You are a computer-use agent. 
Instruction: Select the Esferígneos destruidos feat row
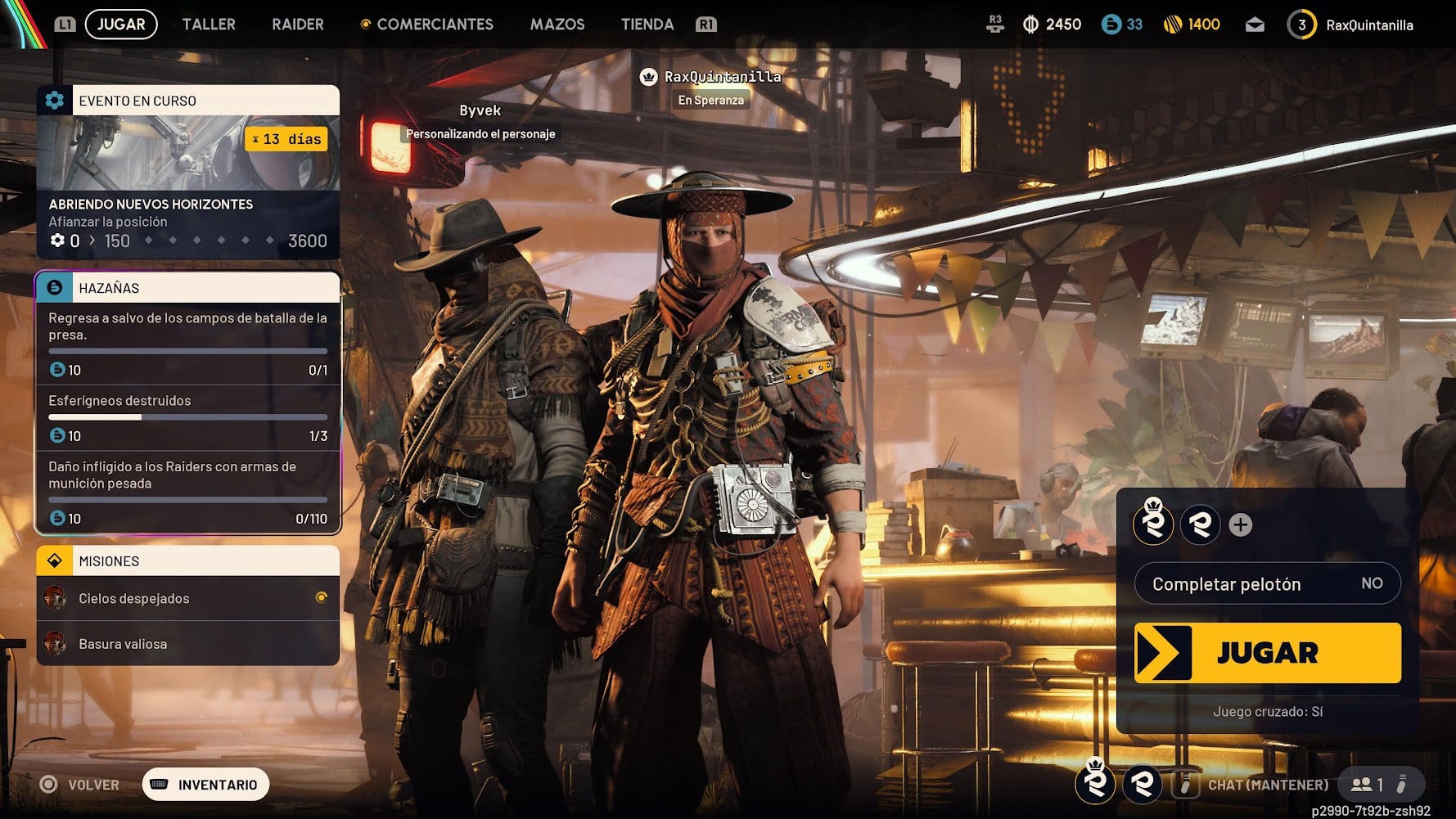(x=187, y=417)
